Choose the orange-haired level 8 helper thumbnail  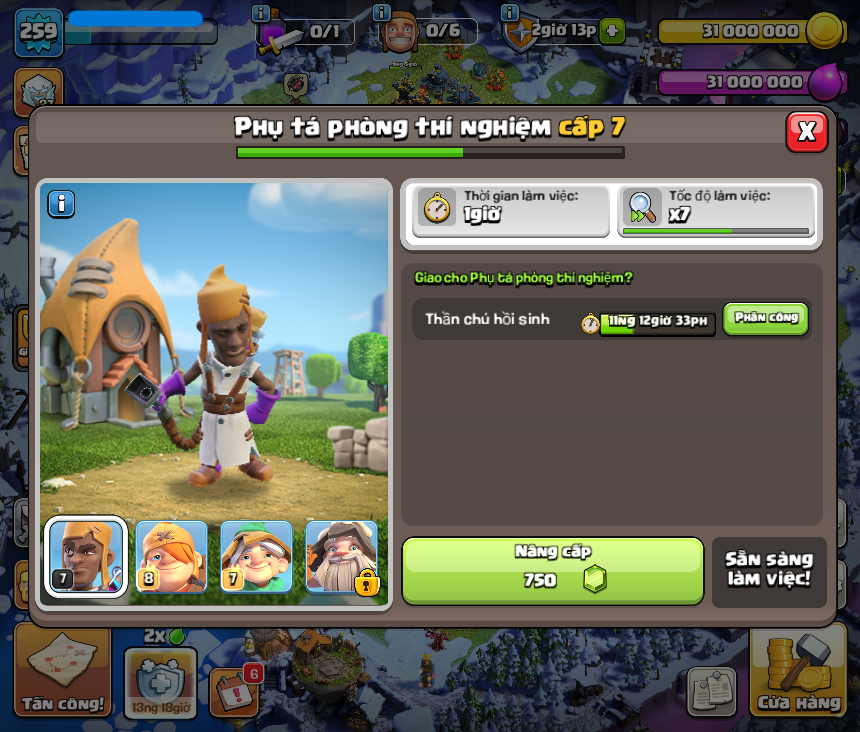point(171,556)
